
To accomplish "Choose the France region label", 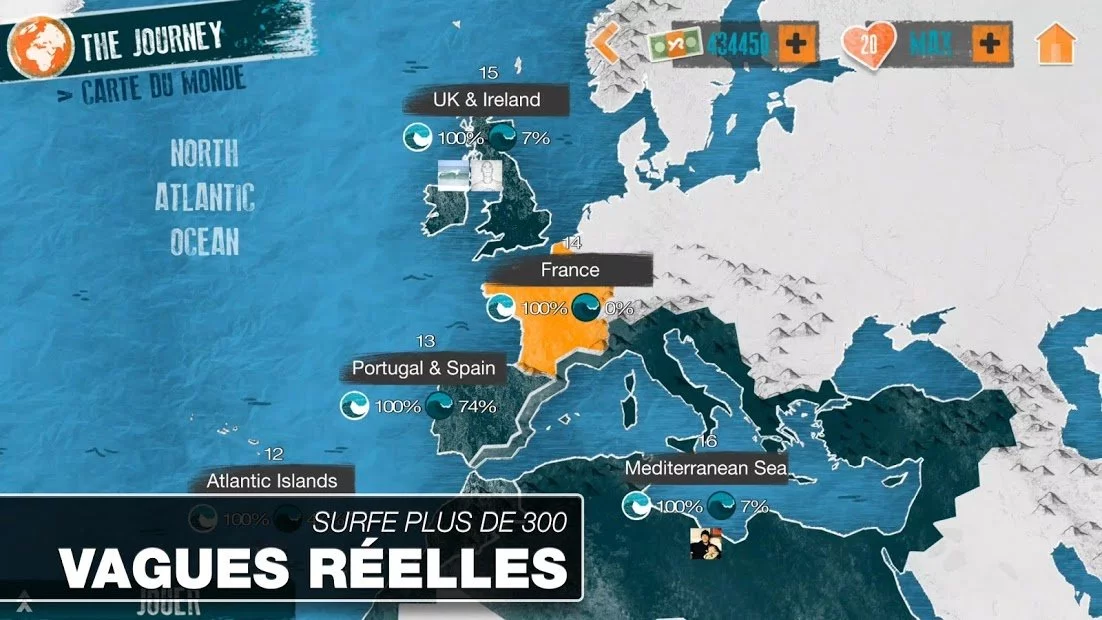I will [x=570, y=270].
